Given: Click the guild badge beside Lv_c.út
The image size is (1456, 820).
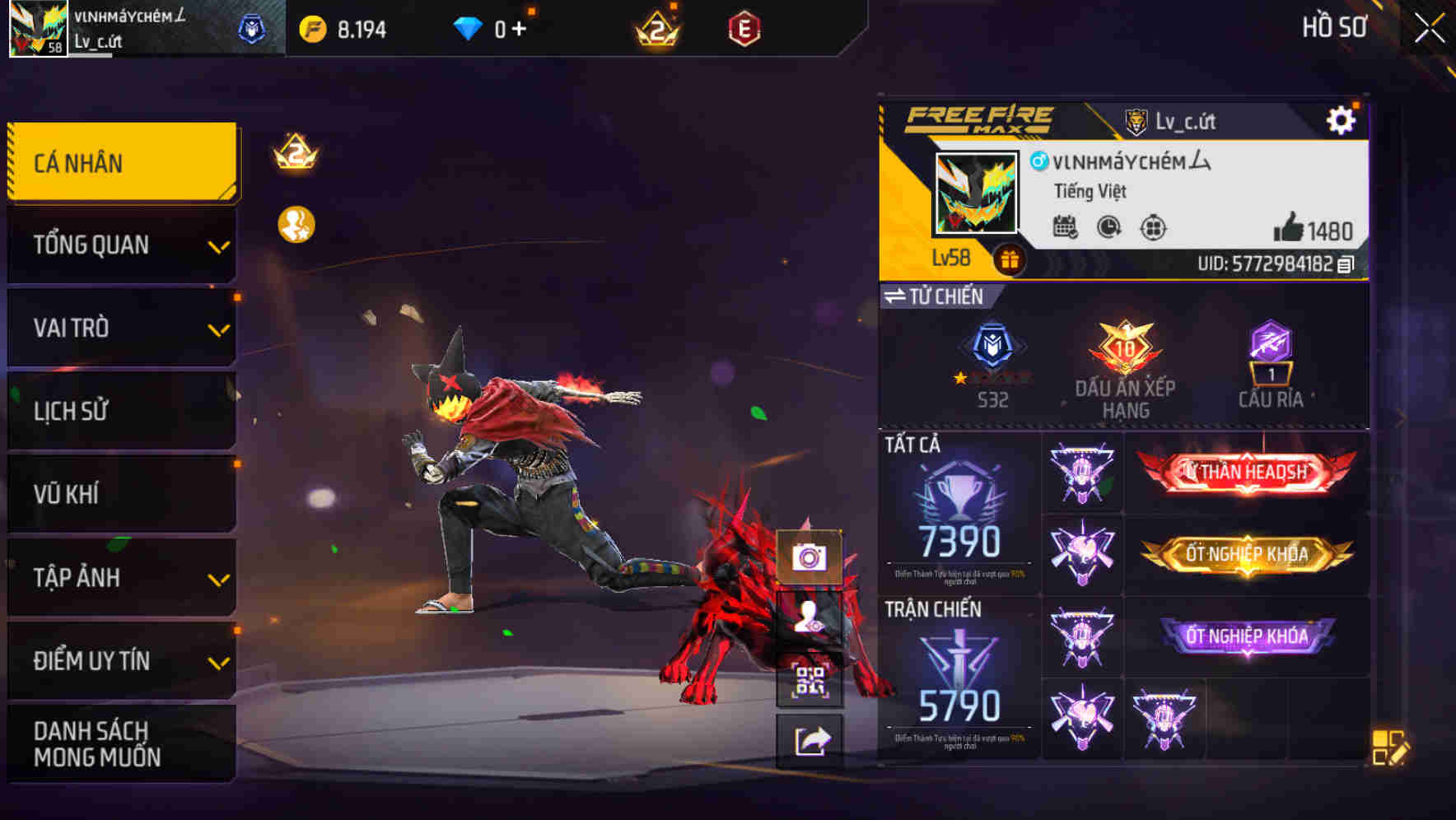Looking at the screenshot, I should point(1136,120).
